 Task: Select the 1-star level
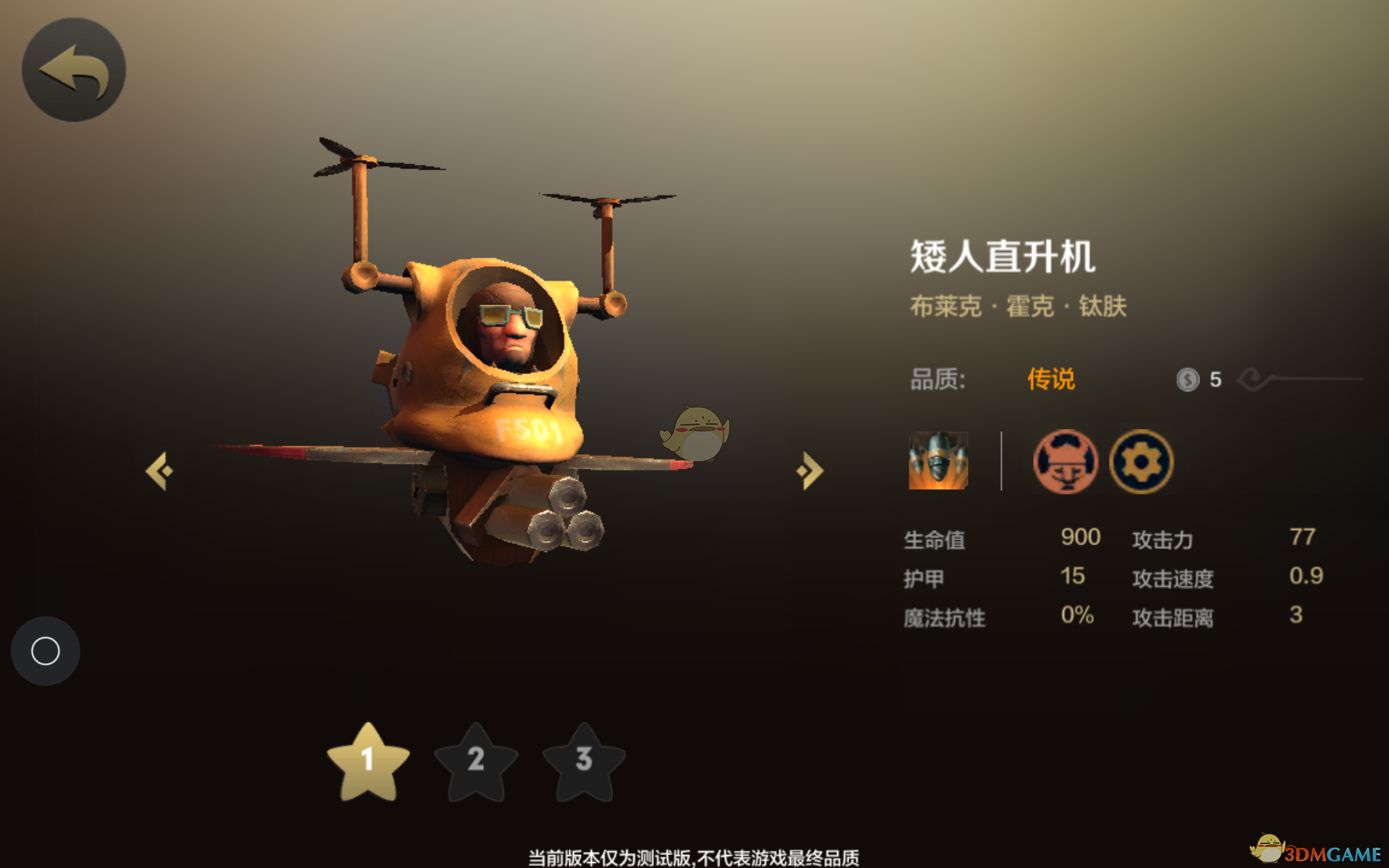368,762
